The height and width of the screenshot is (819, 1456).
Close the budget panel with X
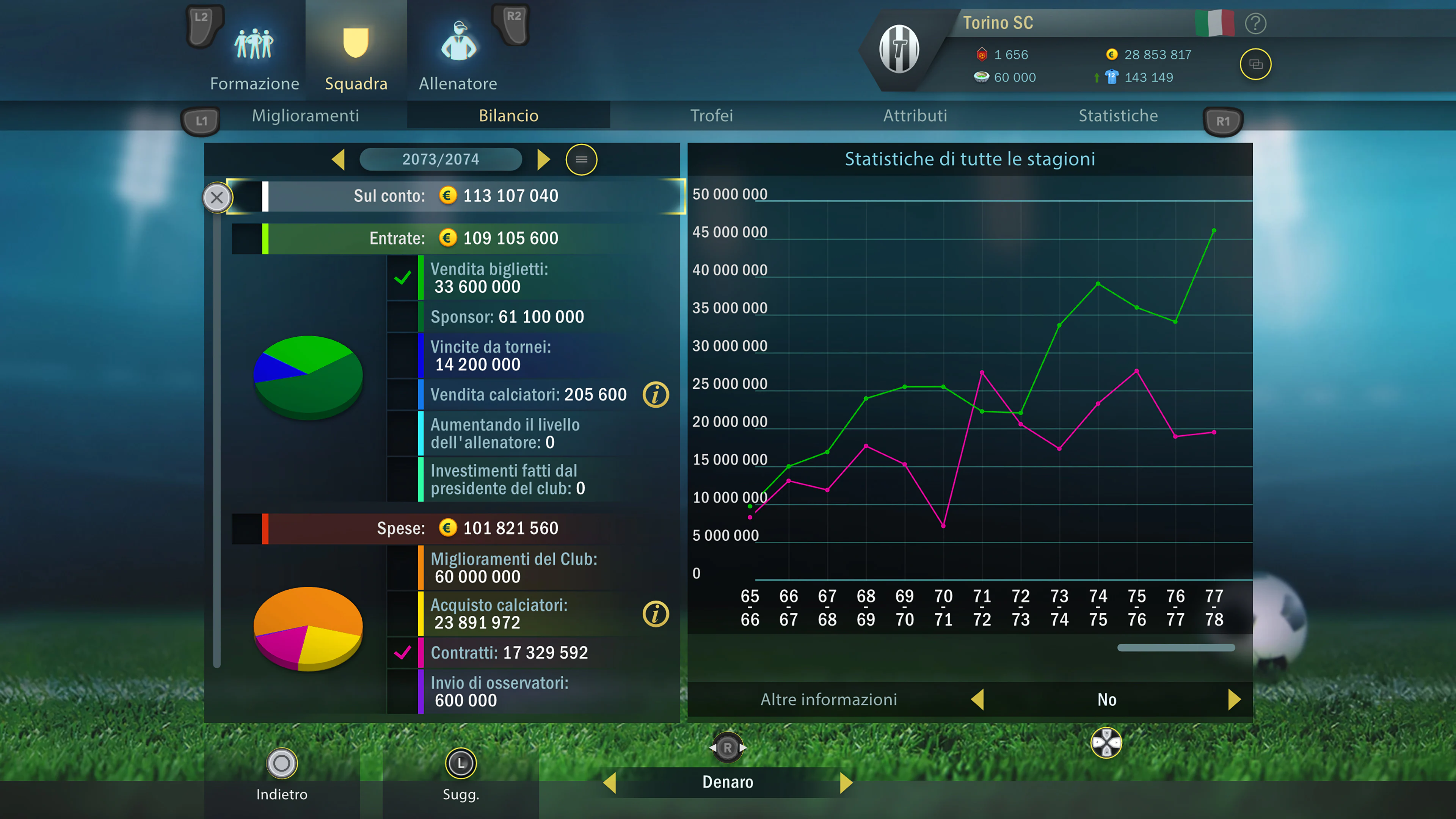(x=217, y=197)
